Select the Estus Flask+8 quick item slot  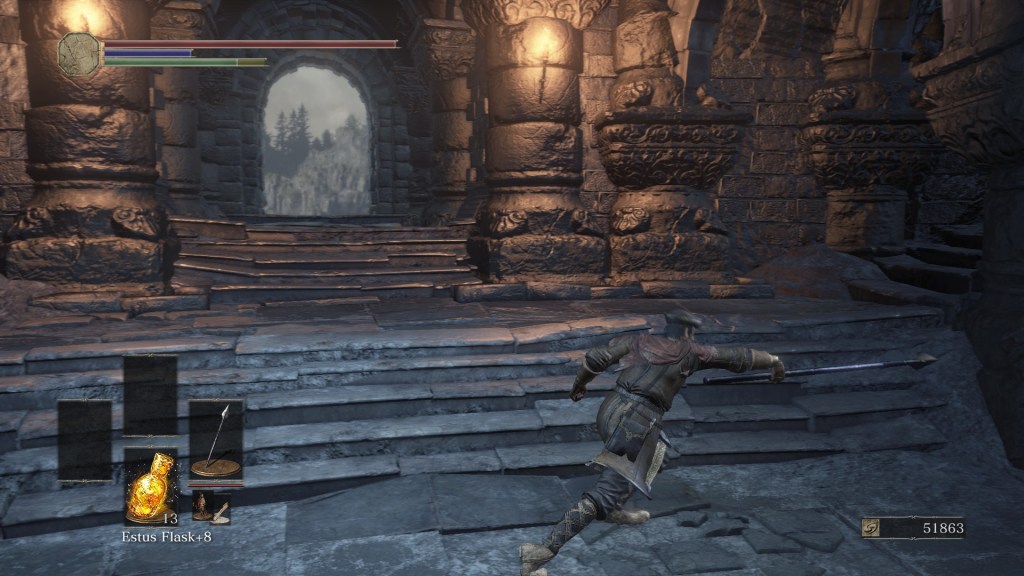coord(151,486)
